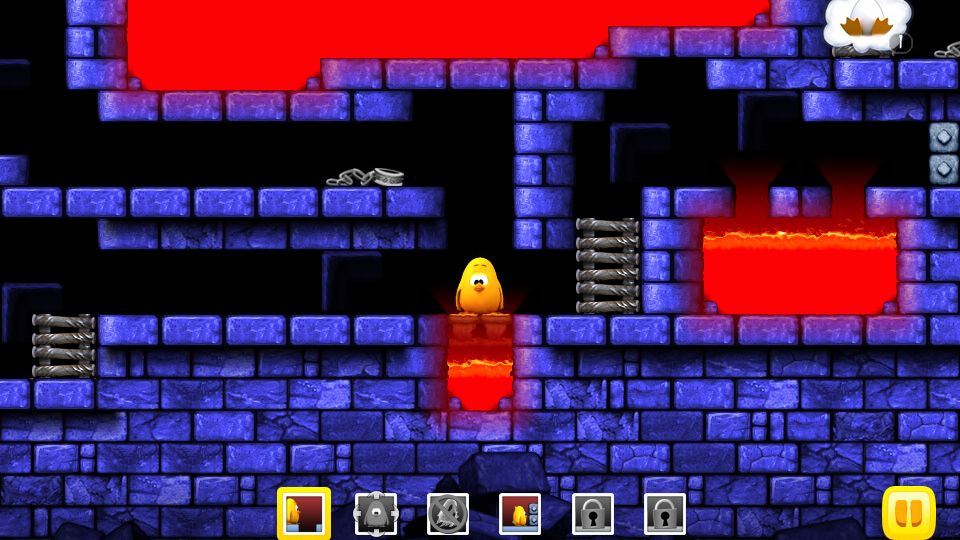Pause the game with the yellow button

(x=908, y=513)
